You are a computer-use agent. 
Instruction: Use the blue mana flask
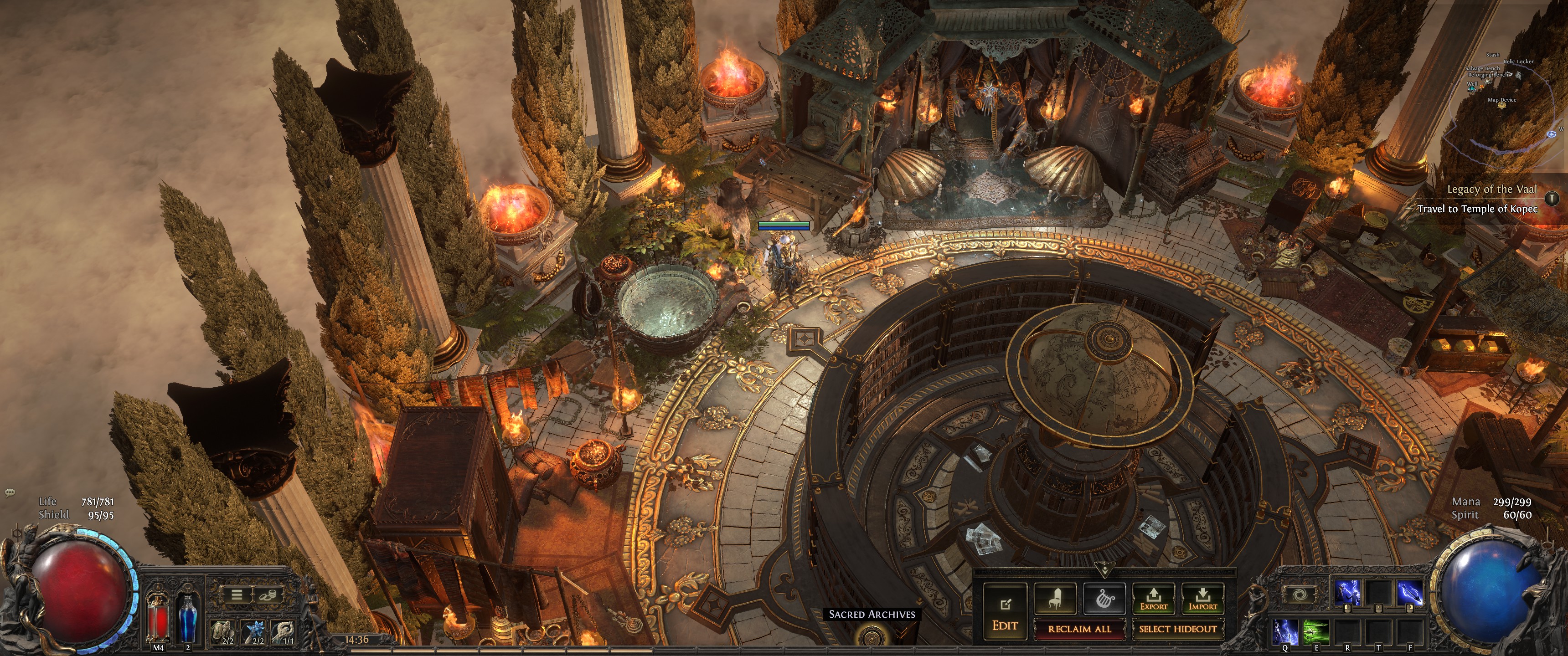click(x=187, y=618)
